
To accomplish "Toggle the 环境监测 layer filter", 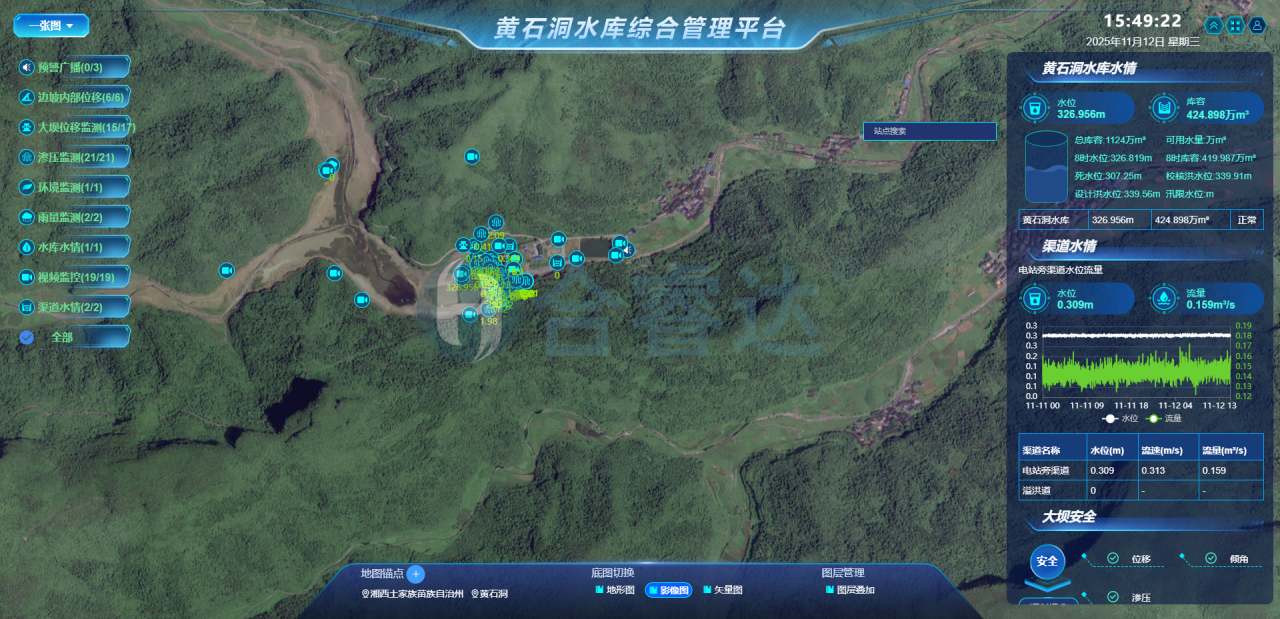I will coord(73,187).
